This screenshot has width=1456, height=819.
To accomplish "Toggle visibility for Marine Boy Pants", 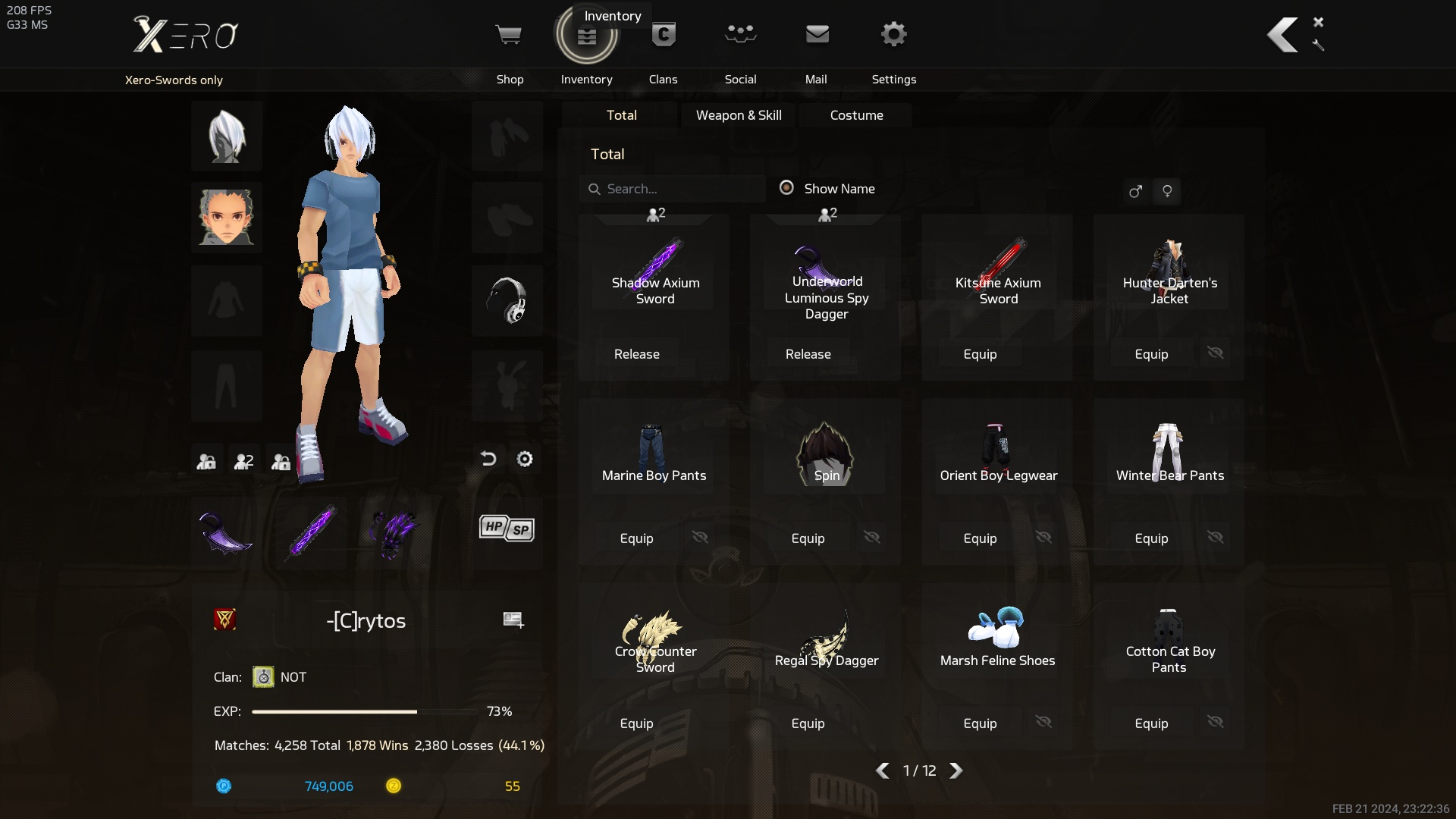I will tap(700, 538).
